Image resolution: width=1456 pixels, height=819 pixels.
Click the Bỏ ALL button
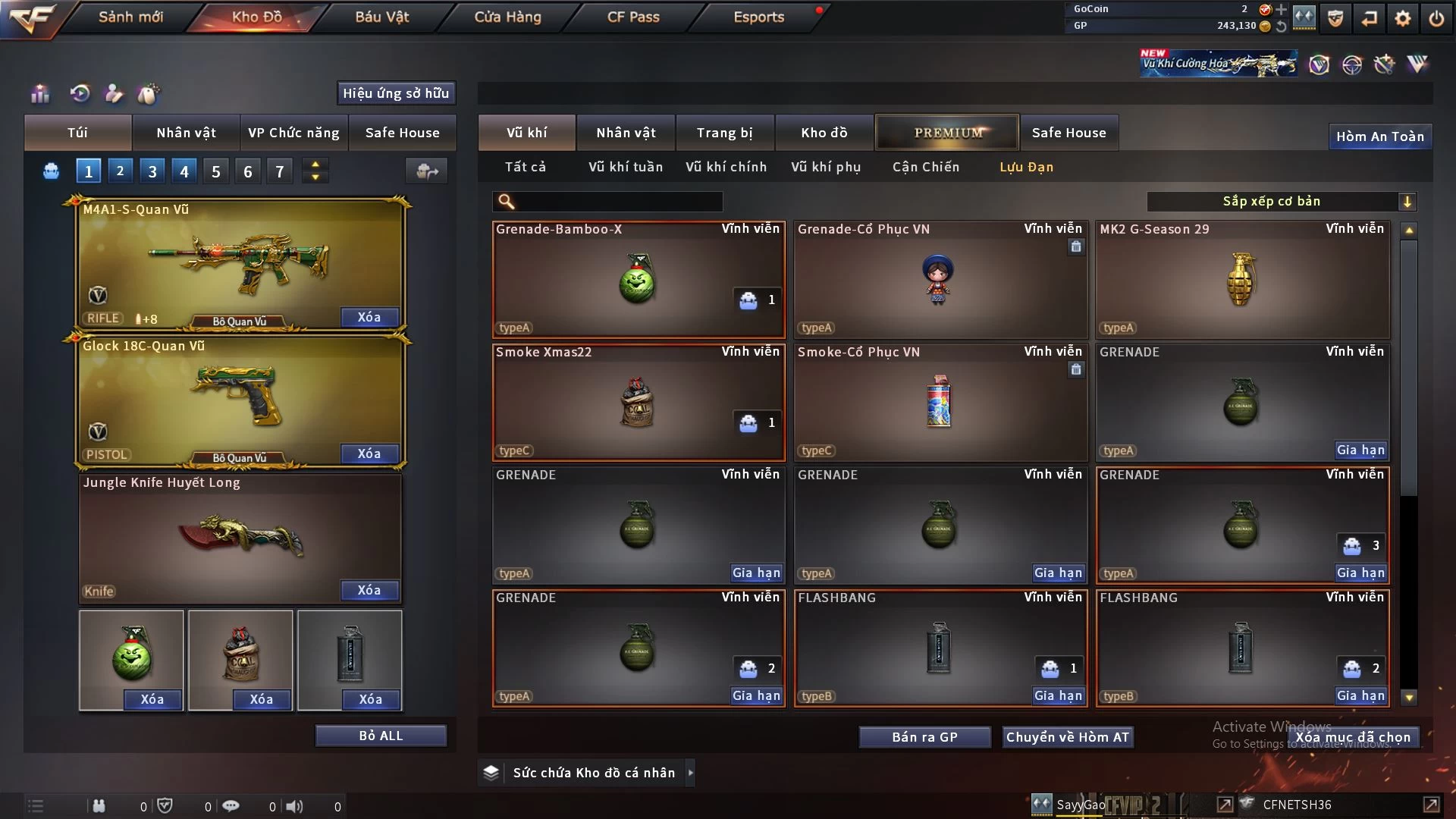click(381, 736)
